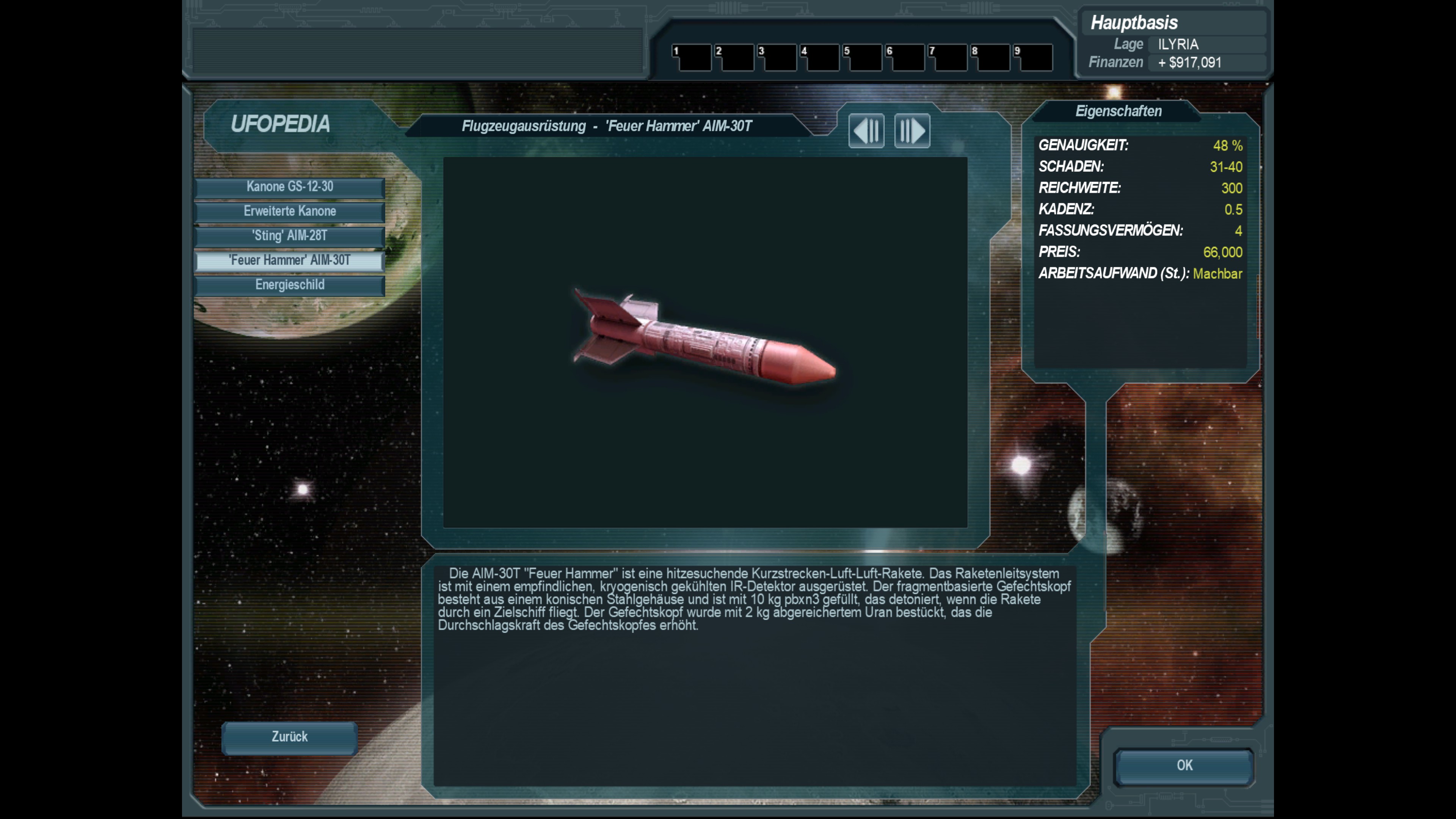
Task: Select numbered slot 9 in top bar
Action: (1033, 58)
